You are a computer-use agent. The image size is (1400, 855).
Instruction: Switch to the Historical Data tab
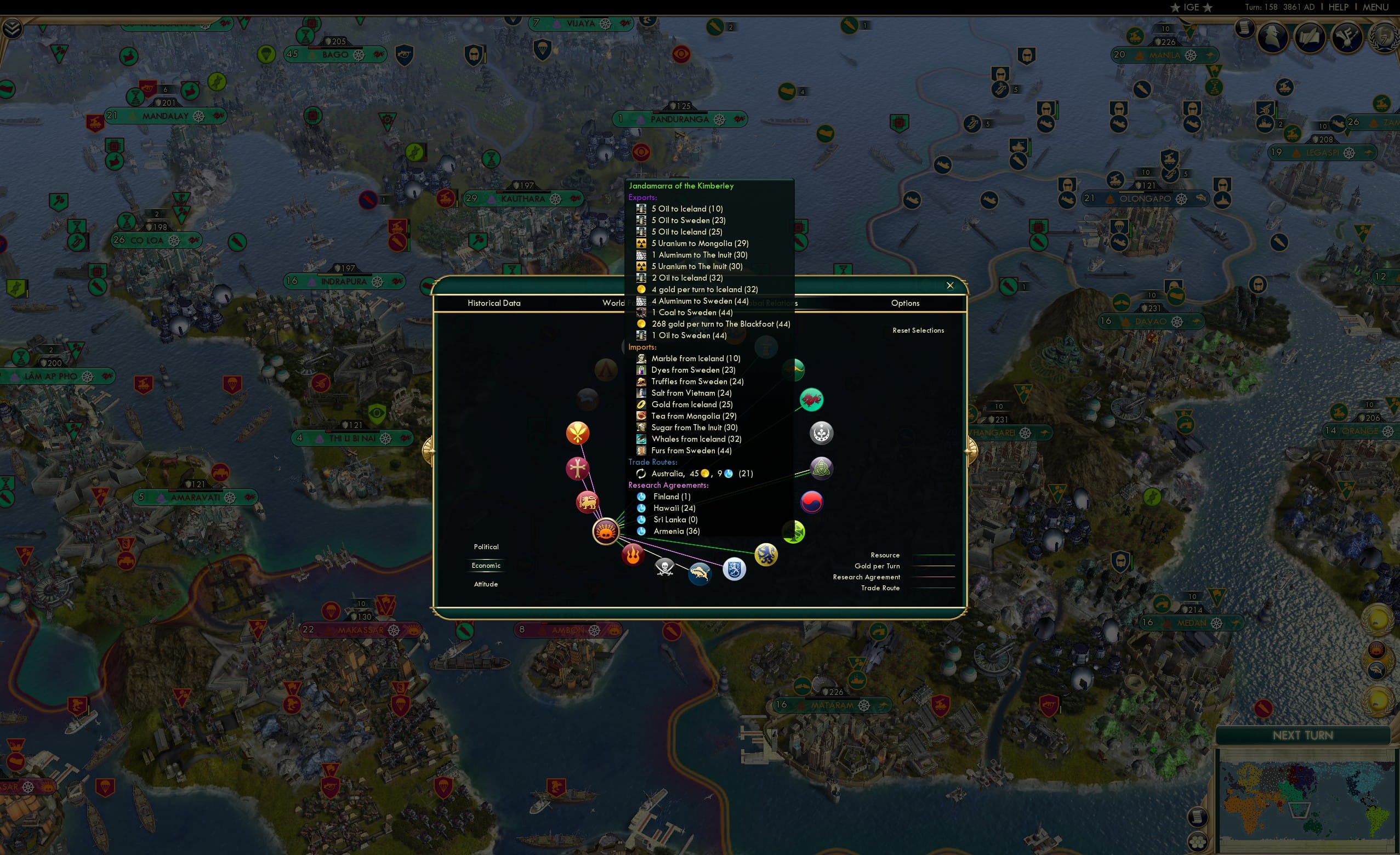[x=494, y=303]
